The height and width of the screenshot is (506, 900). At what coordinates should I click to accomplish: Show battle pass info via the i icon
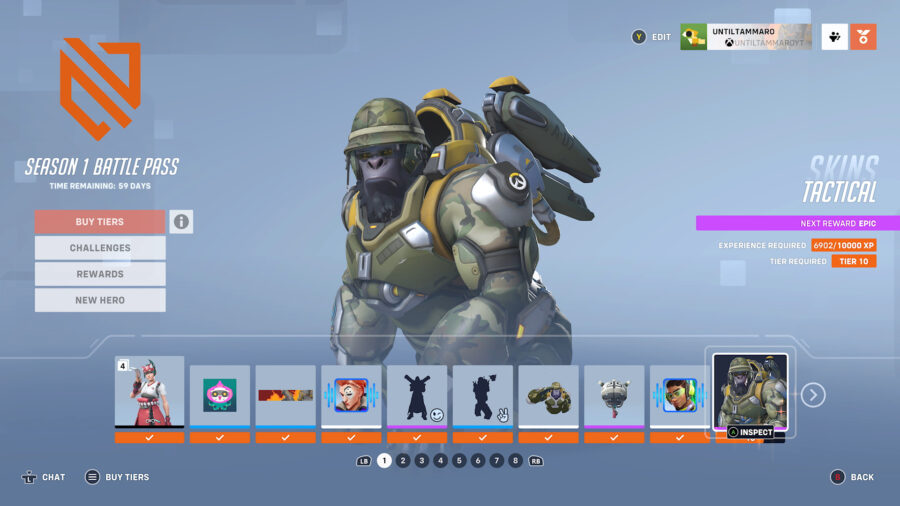click(181, 222)
